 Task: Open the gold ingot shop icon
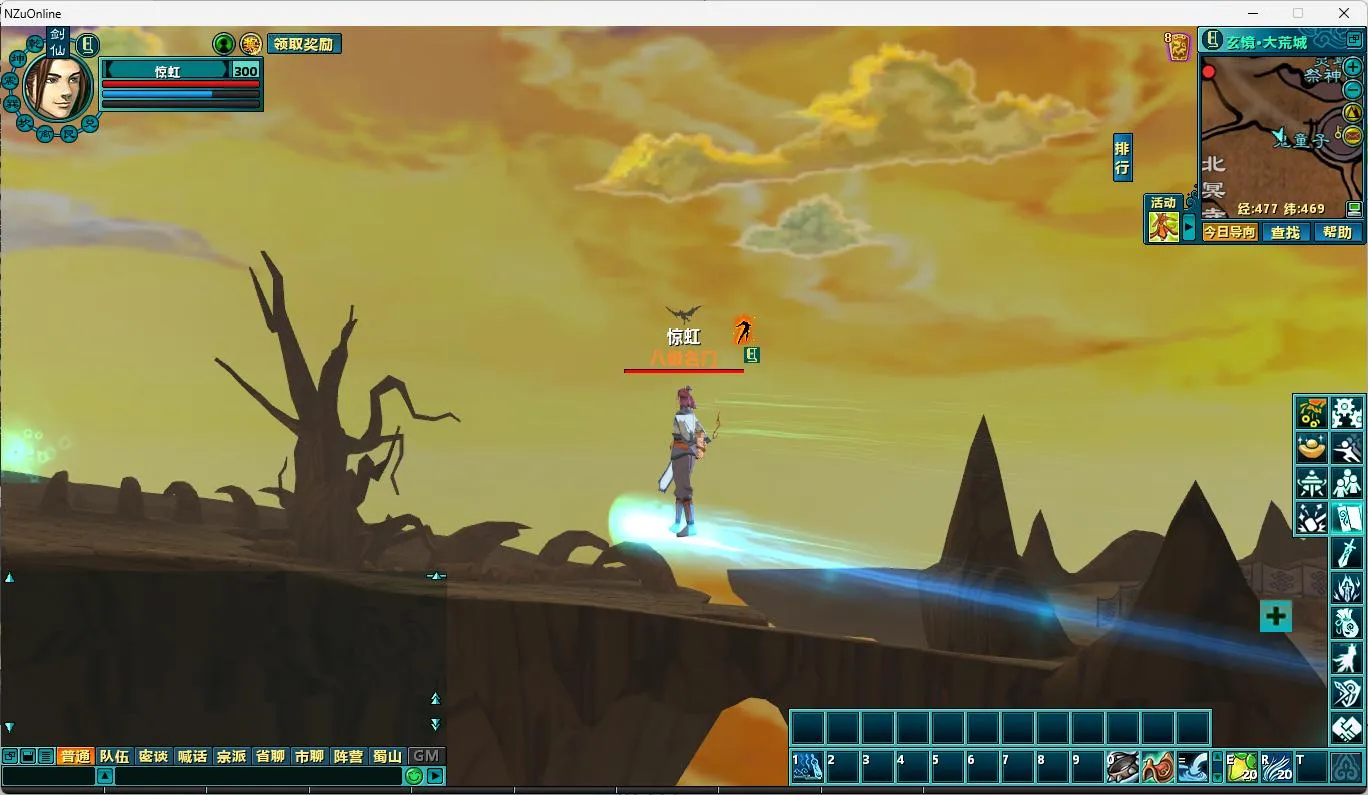[x=1311, y=447]
